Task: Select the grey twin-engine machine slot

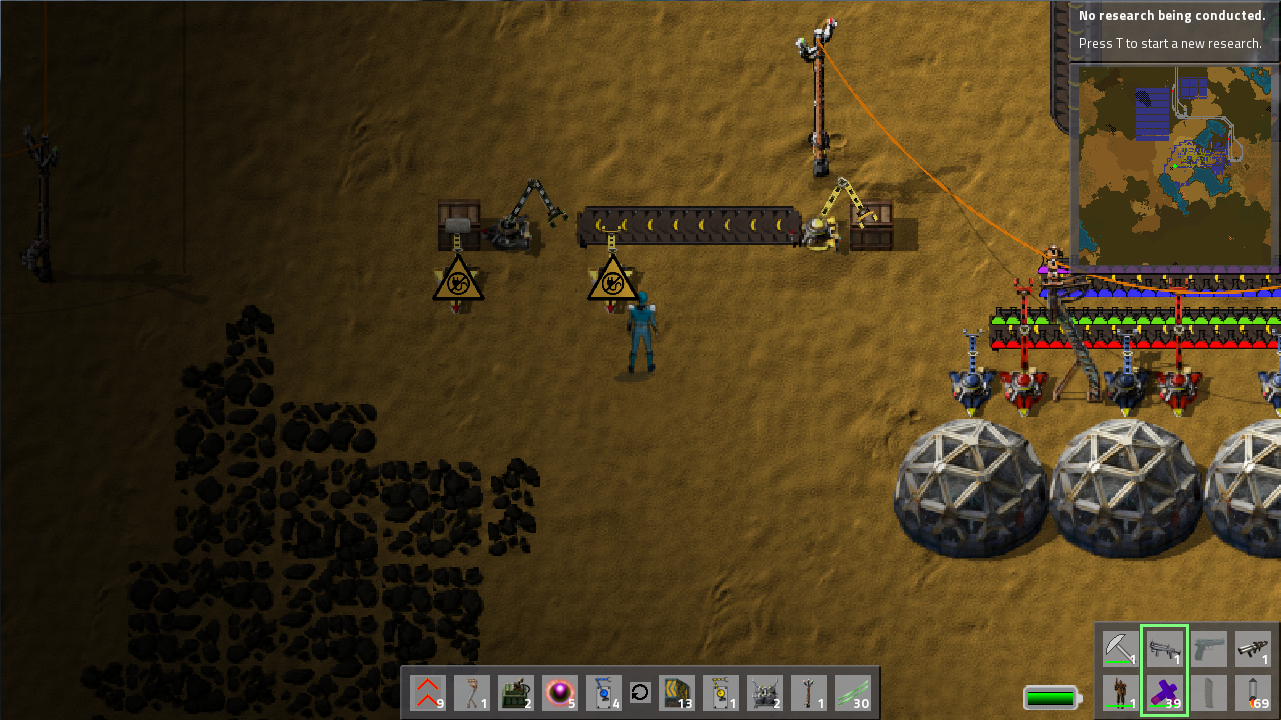Action: 765,693
